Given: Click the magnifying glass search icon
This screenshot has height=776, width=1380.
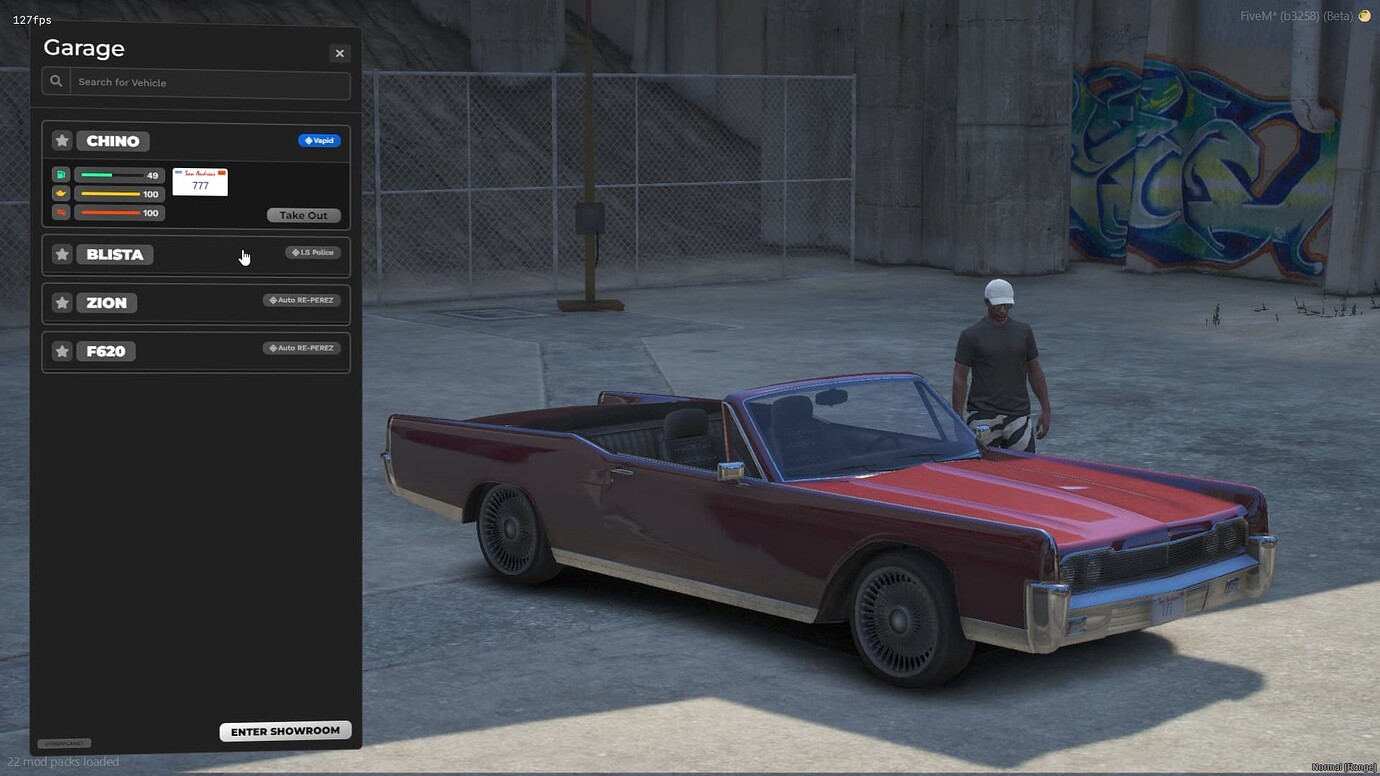Looking at the screenshot, I should [x=56, y=81].
